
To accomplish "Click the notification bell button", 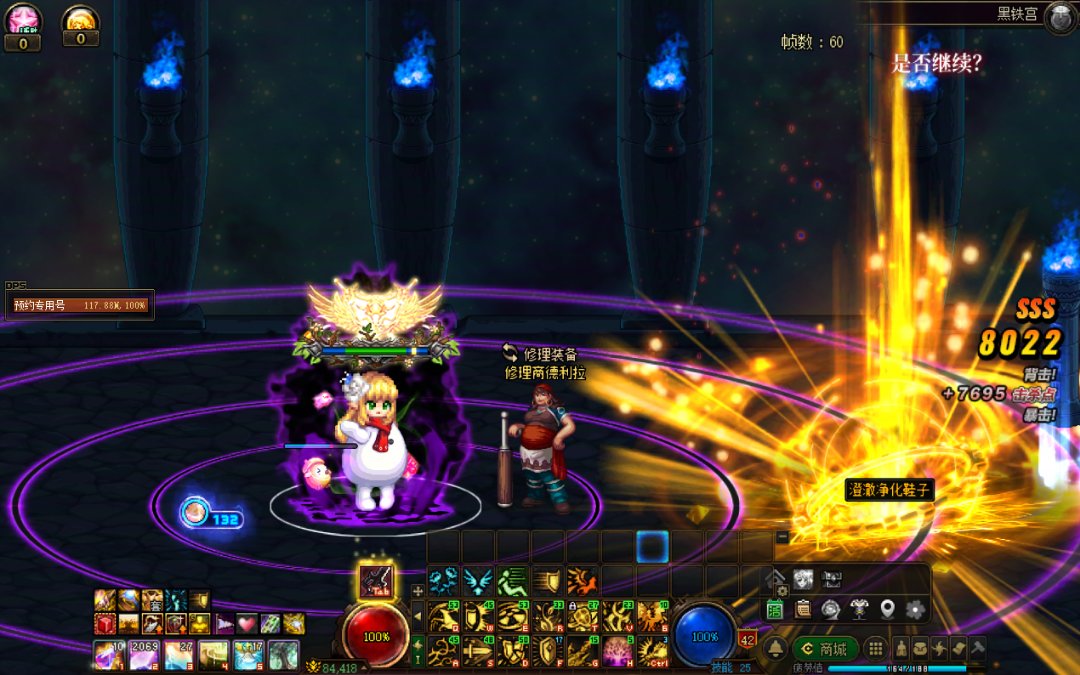I will (775, 648).
